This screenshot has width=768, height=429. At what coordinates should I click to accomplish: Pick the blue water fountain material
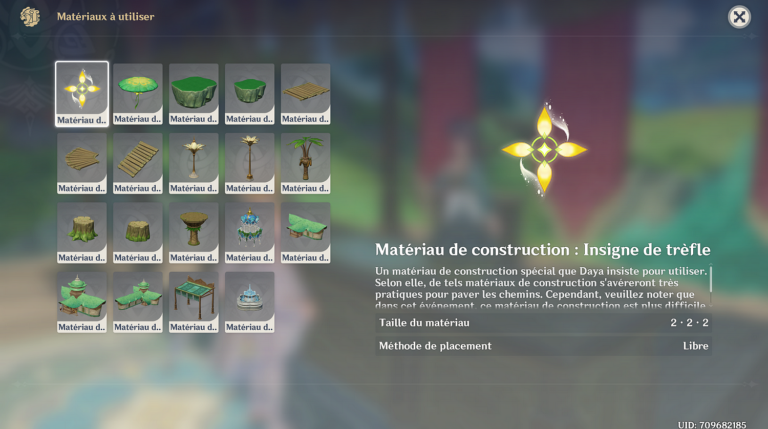(x=250, y=302)
